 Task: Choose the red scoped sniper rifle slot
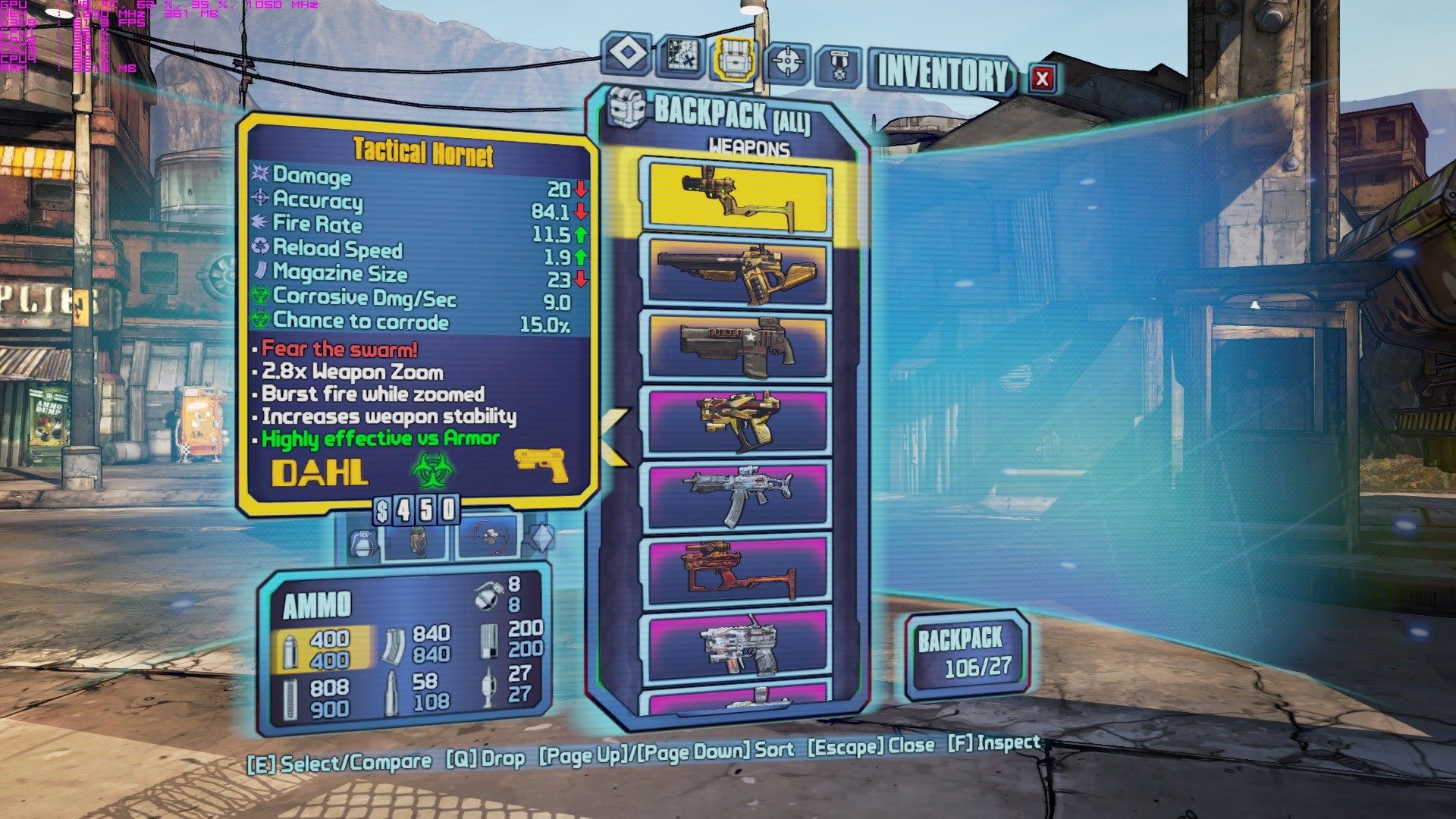tap(737, 569)
